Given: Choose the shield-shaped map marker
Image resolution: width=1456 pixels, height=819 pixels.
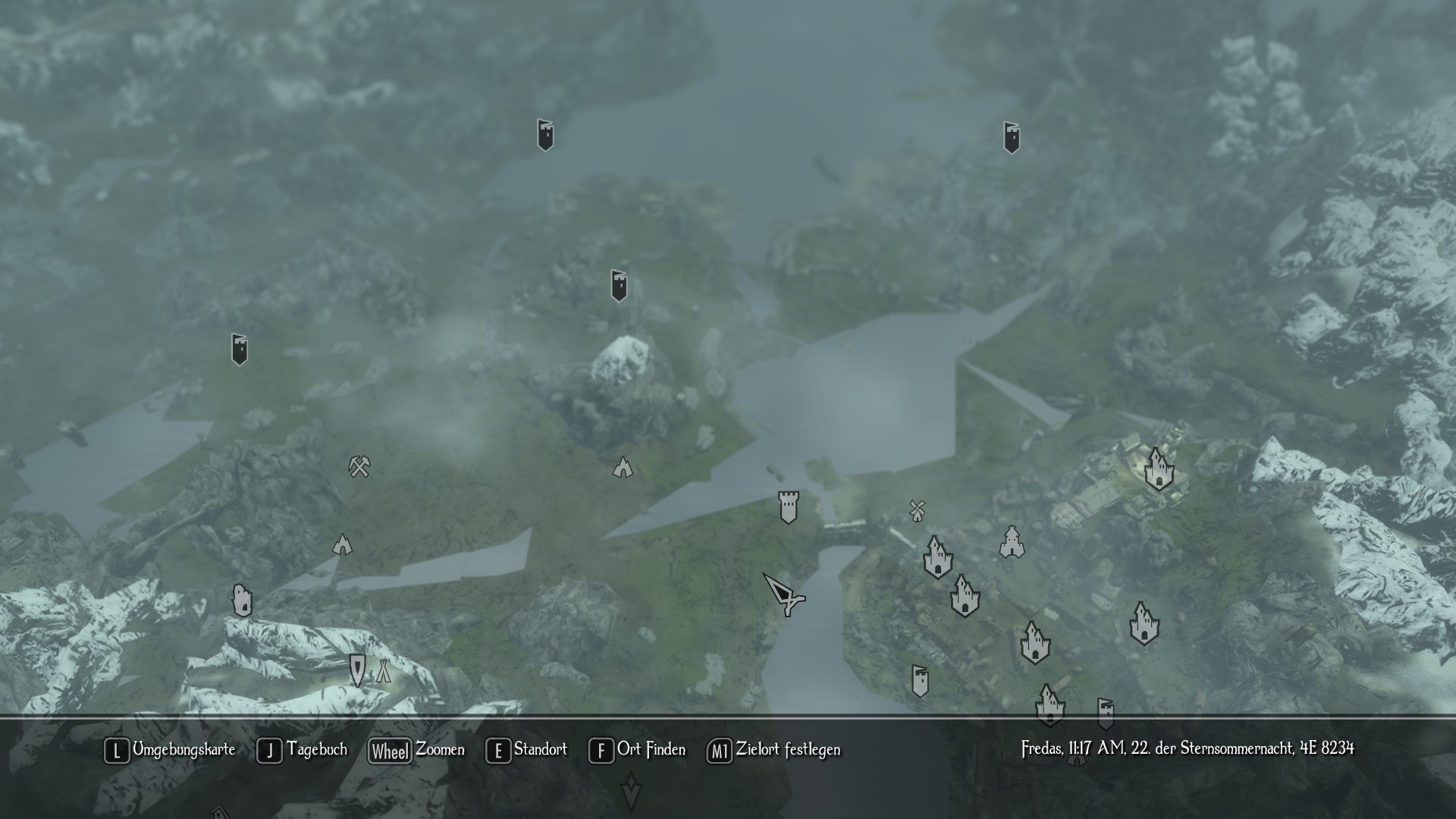Looking at the screenshot, I should [357, 670].
